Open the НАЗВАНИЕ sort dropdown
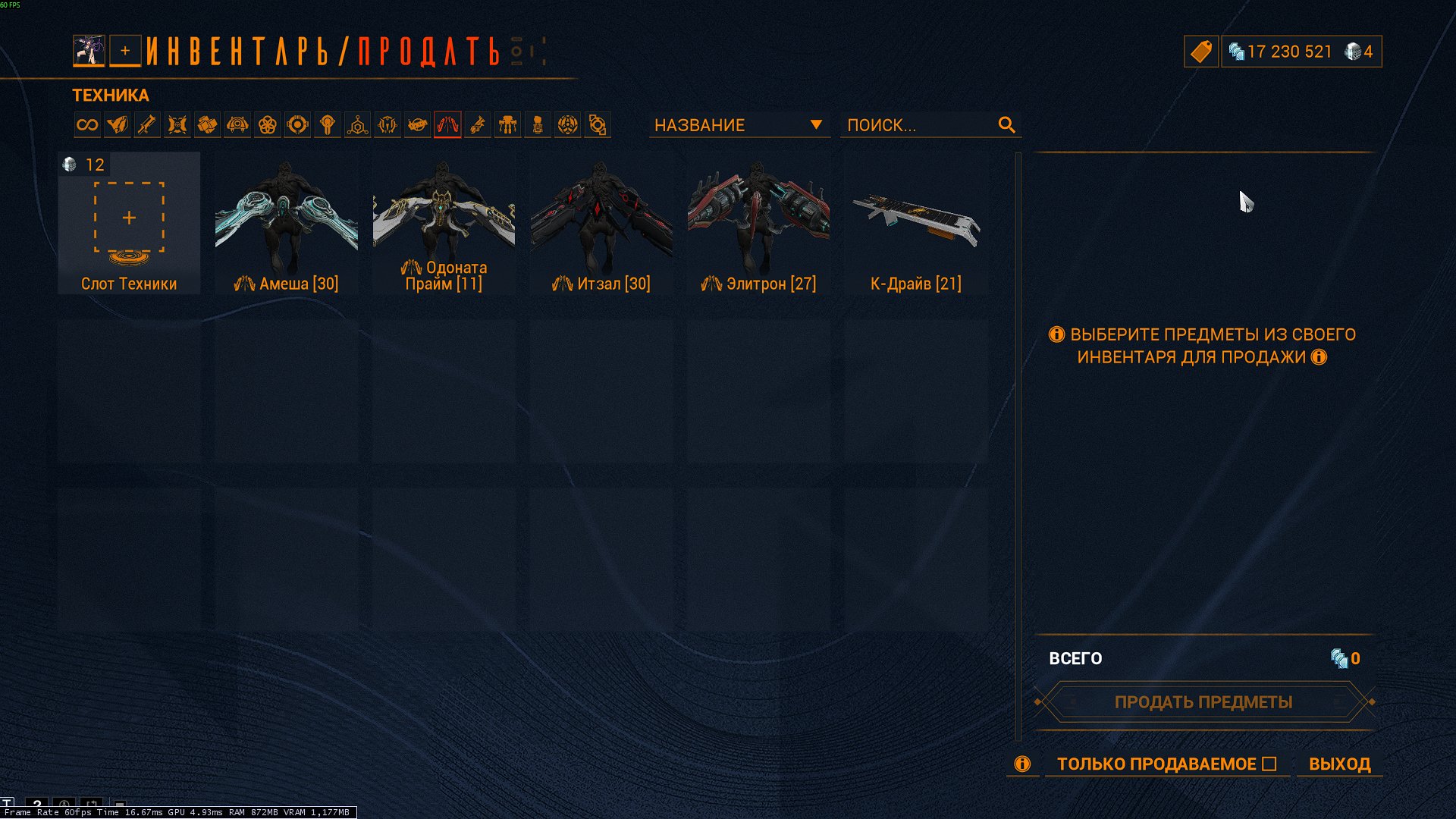The image size is (1456, 819). [x=738, y=125]
